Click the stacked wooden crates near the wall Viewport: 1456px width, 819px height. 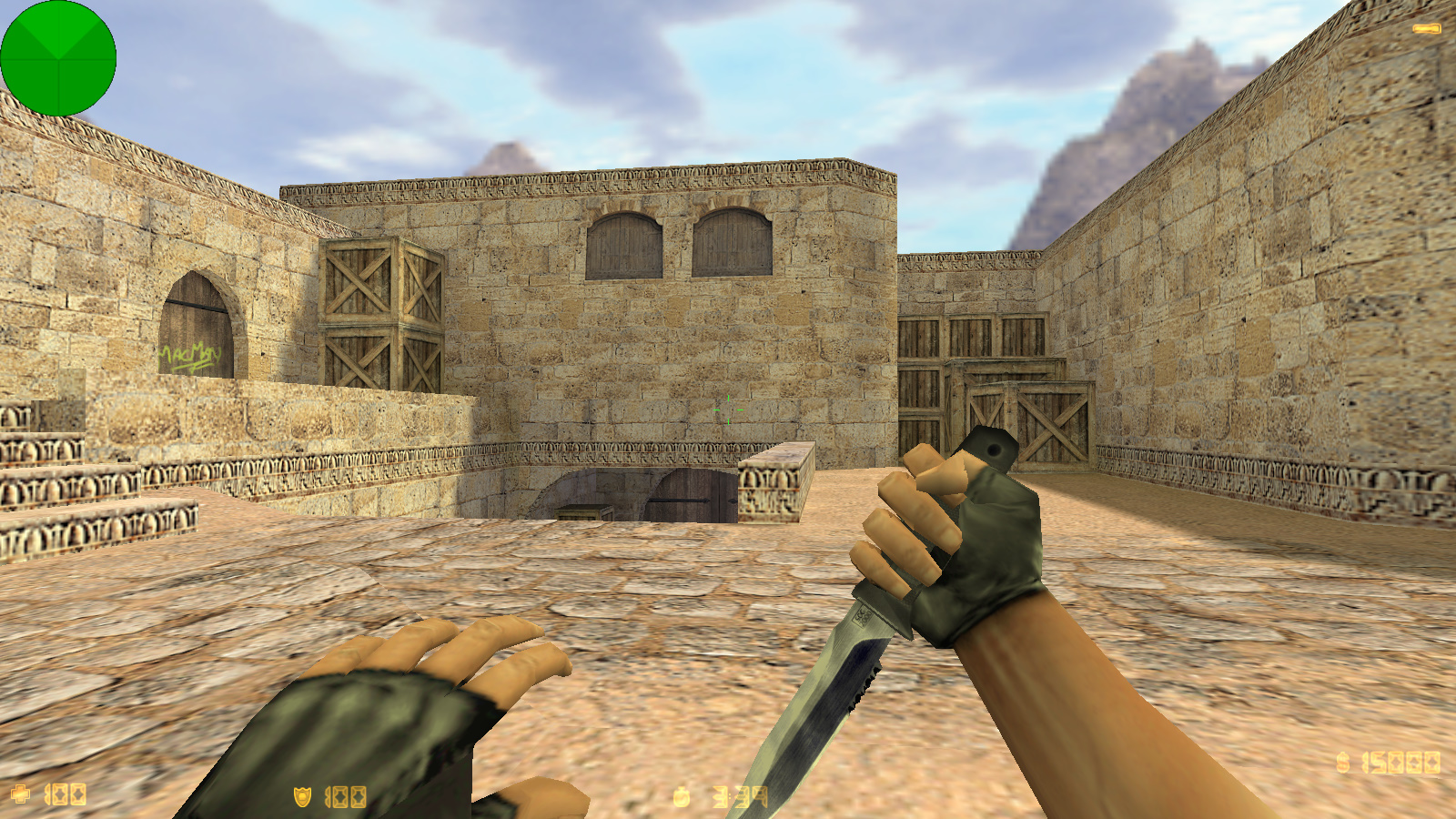pos(382,309)
